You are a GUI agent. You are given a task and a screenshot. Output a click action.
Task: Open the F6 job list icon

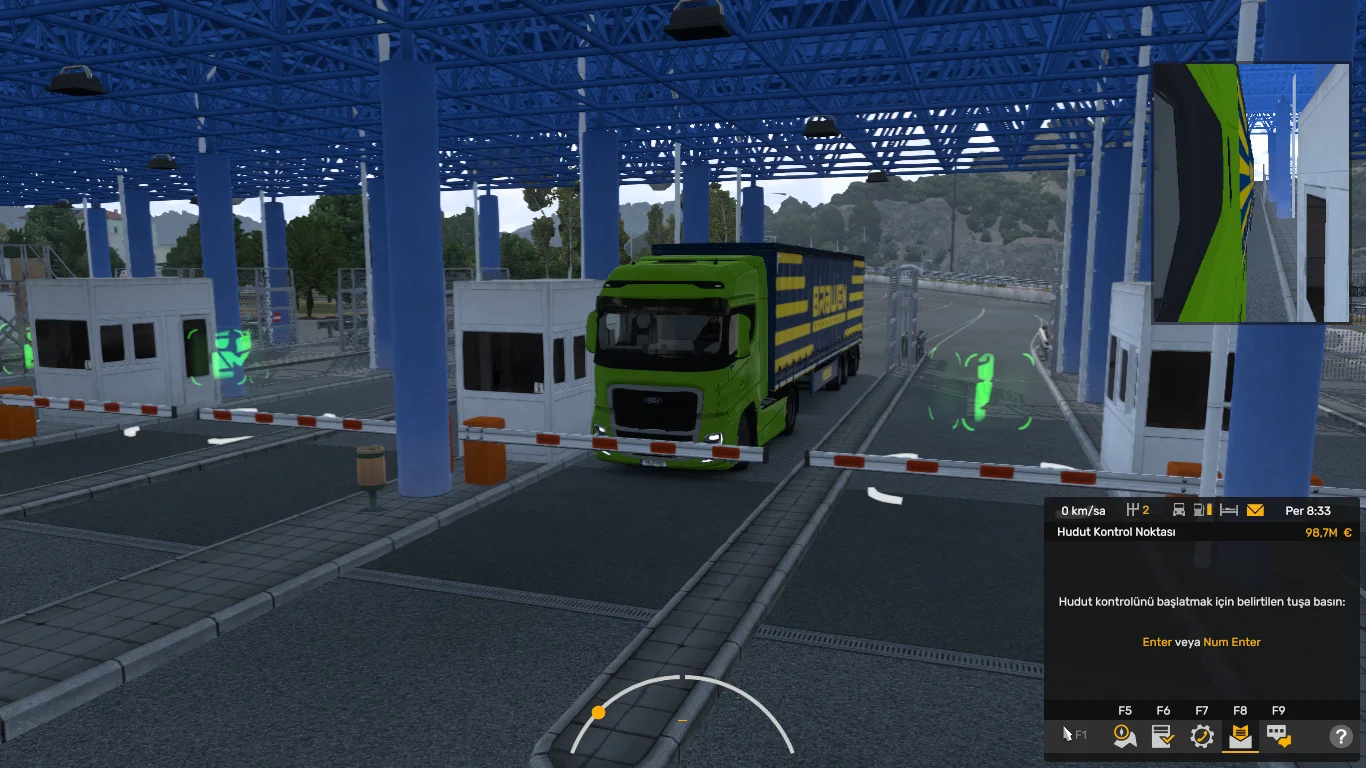[1162, 735]
